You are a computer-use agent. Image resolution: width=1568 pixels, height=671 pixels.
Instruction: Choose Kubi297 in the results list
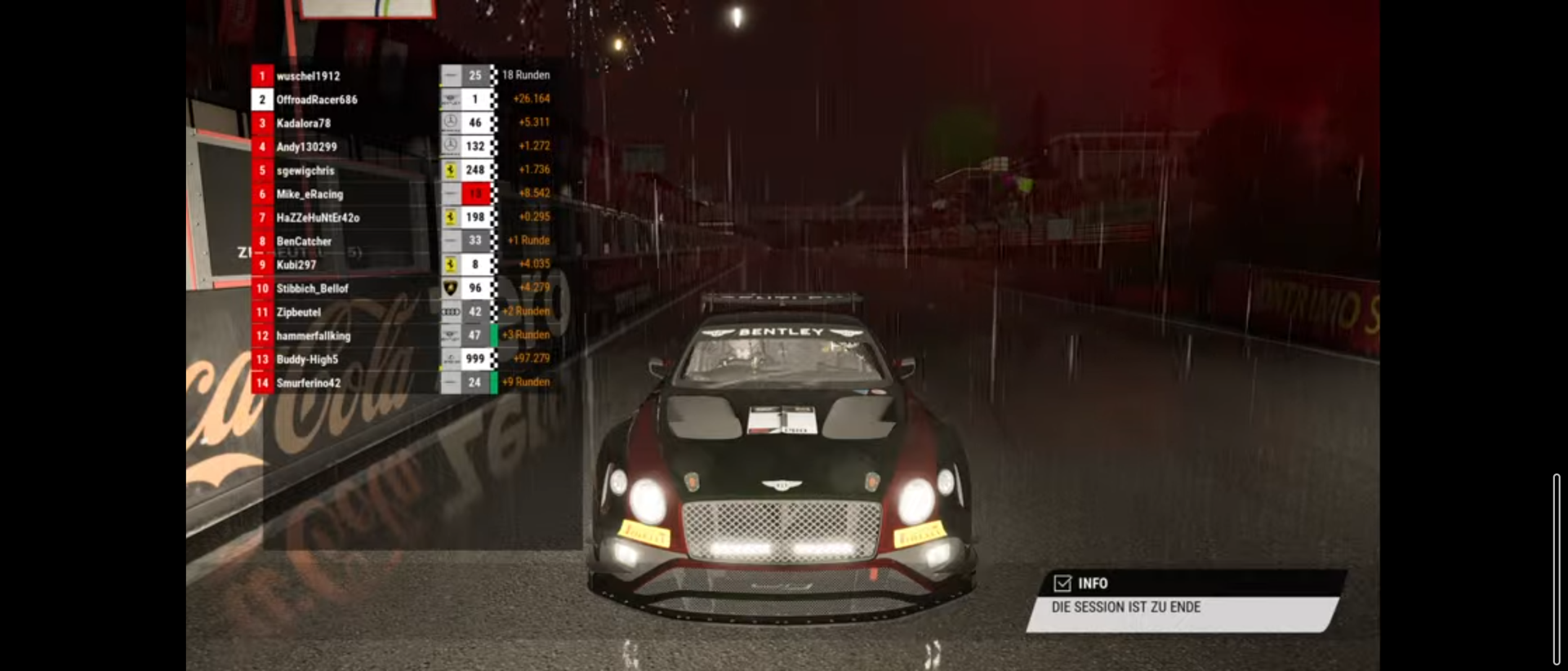tap(296, 265)
